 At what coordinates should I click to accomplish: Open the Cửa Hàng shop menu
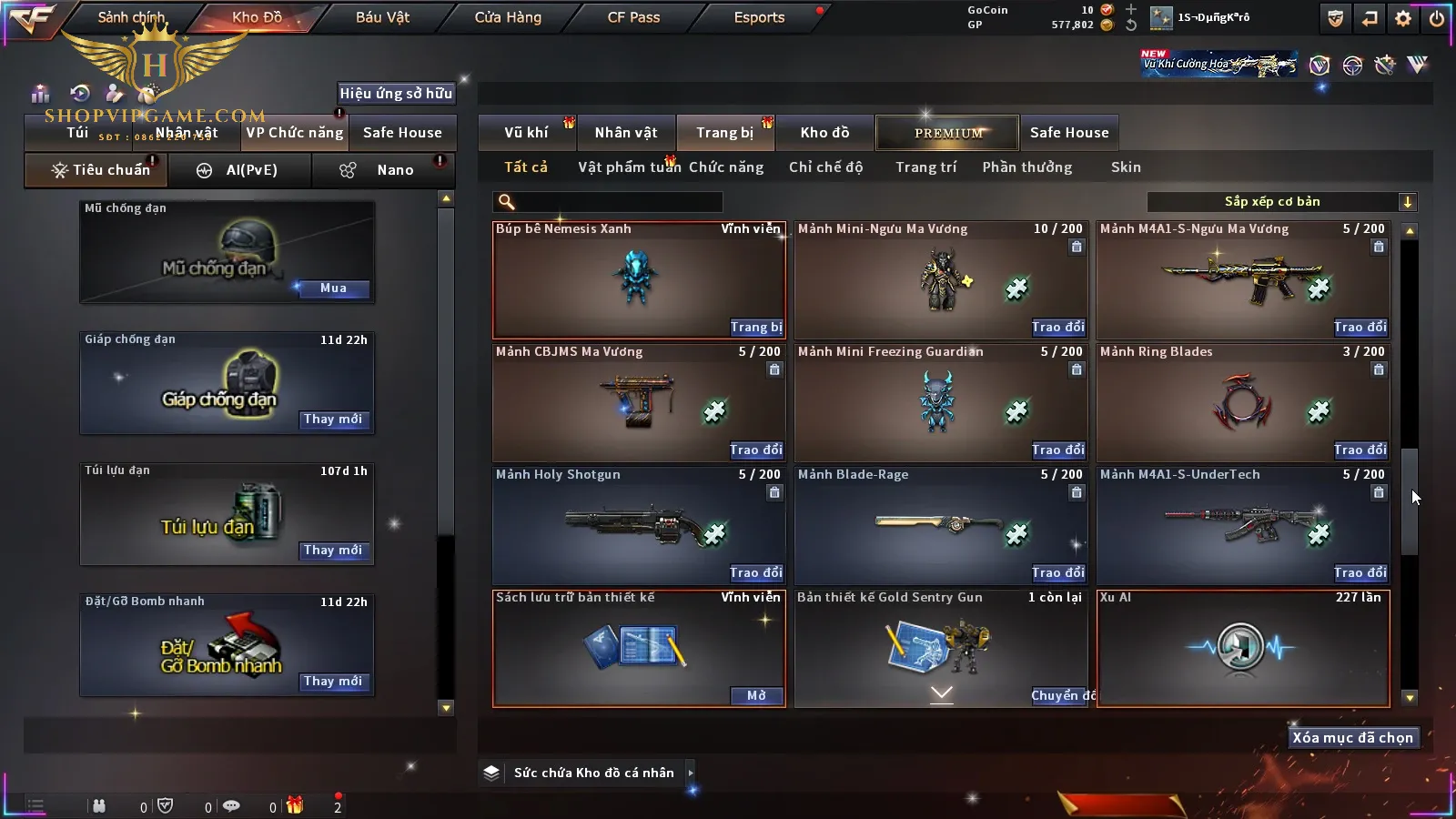[508, 17]
